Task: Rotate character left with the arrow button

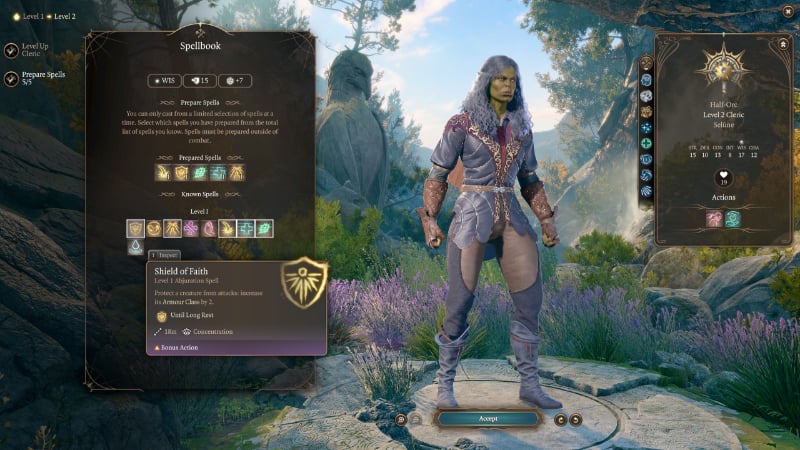Action: click(x=560, y=419)
